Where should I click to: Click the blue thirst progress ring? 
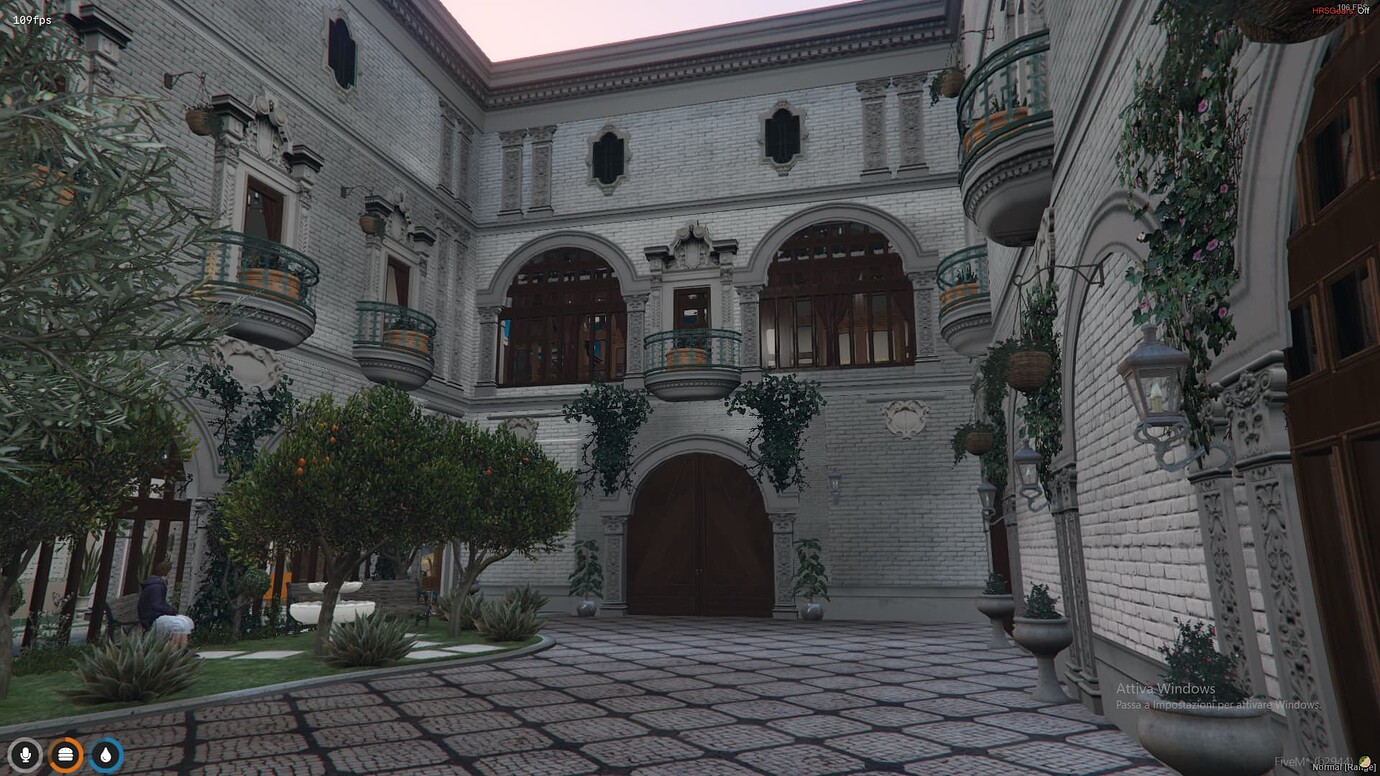103,741
